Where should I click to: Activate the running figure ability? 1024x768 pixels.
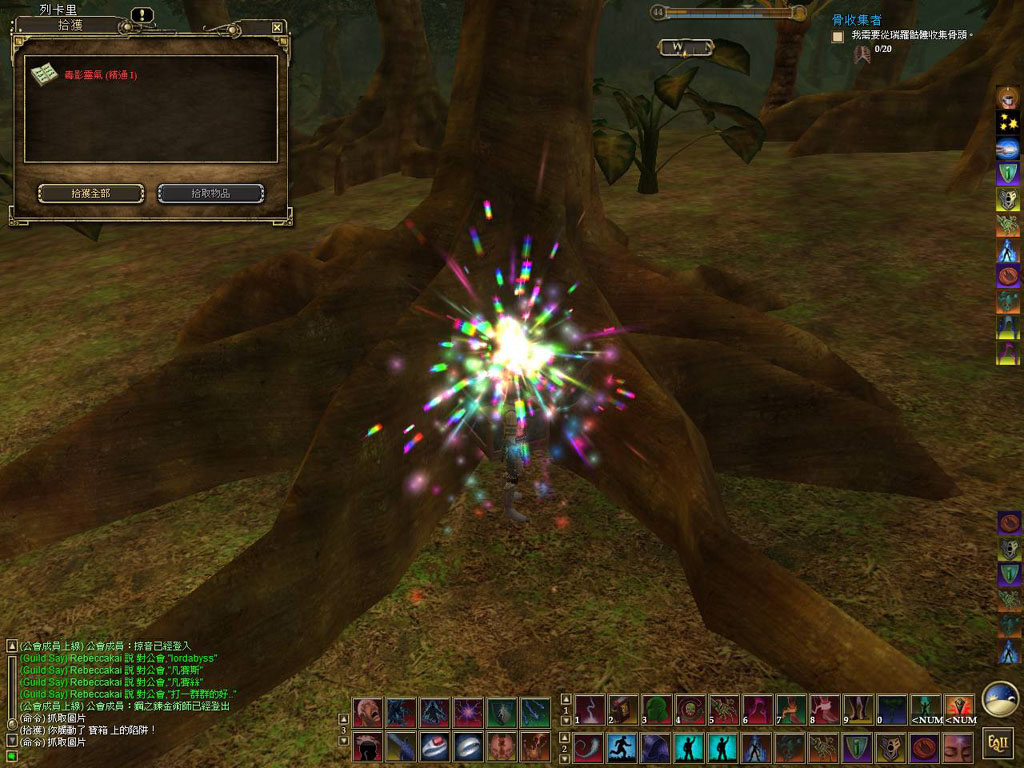pyautogui.click(x=621, y=747)
